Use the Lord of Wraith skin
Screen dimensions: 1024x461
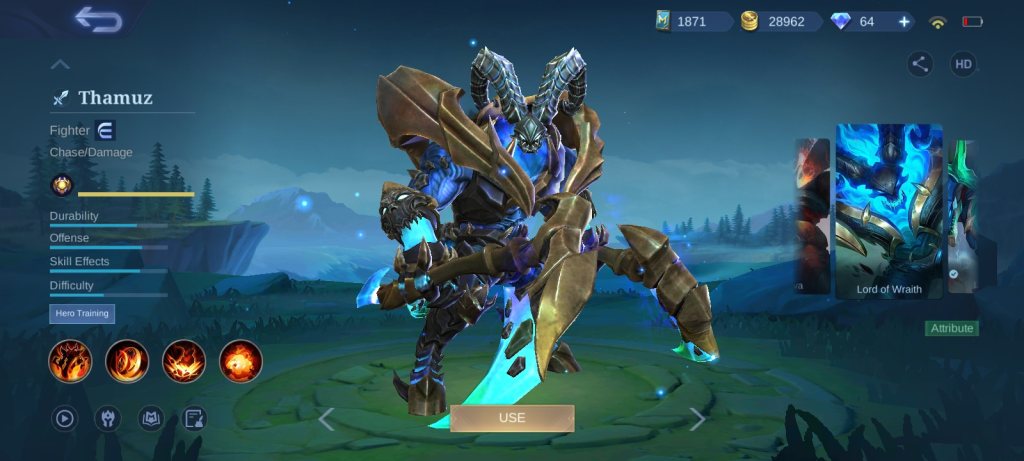click(x=512, y=417)
